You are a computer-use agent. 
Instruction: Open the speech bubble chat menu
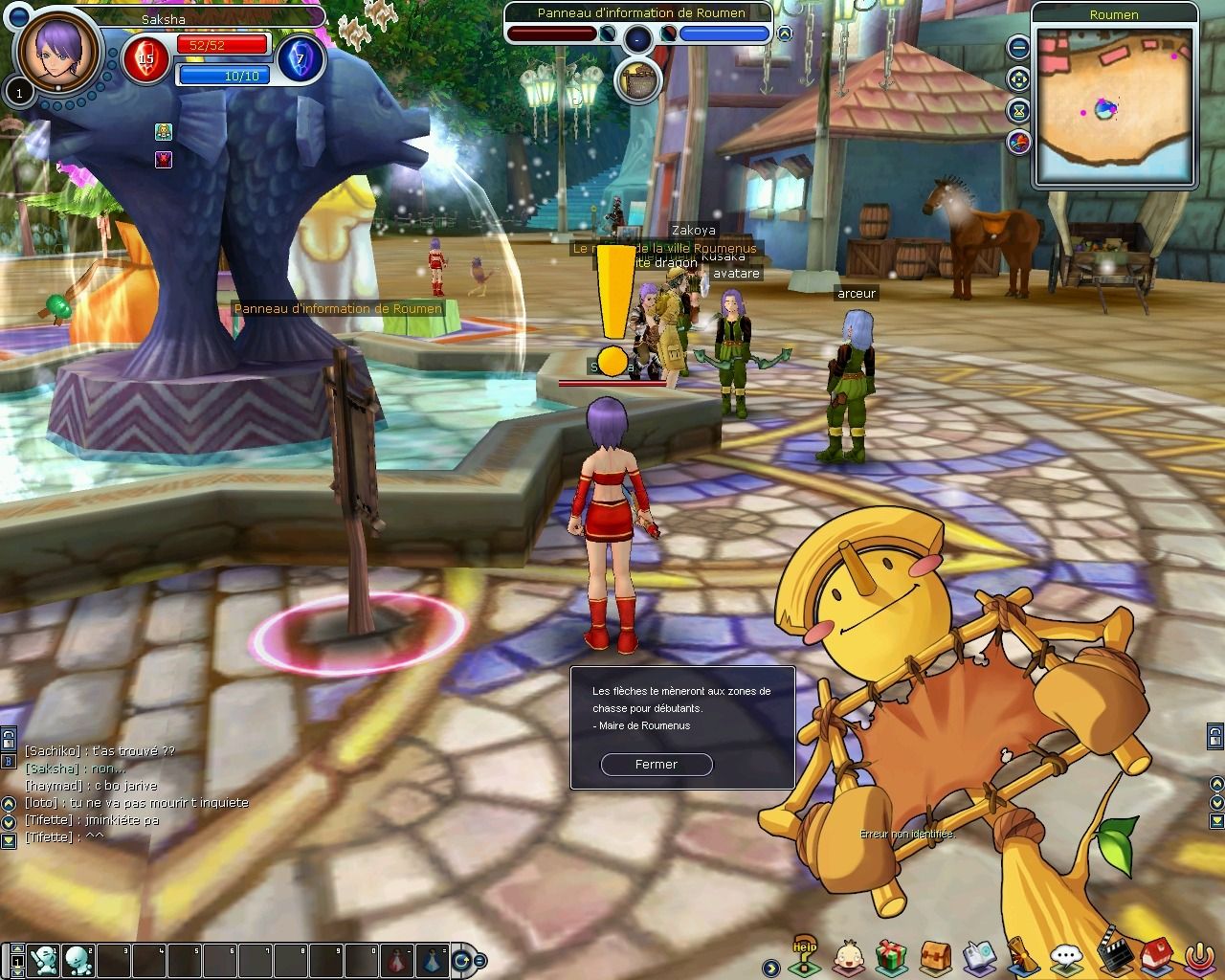click(x=1065, y=955)
